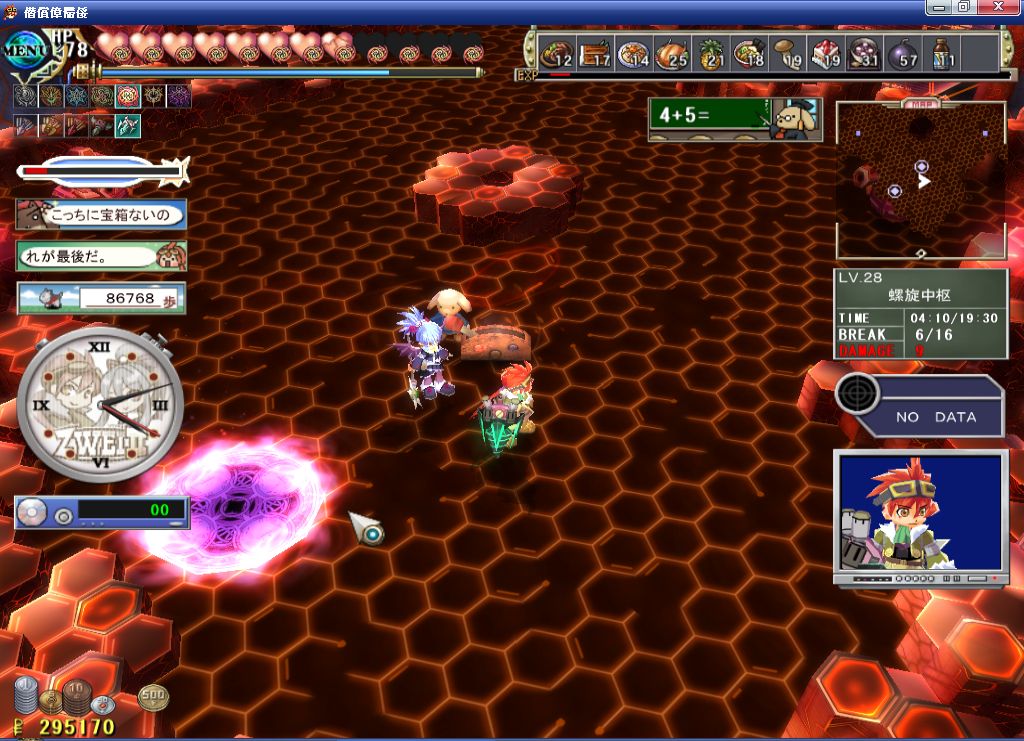Click the minimap panel
The height and width of the screenshot is (741, 1024).
pos(920,180)
